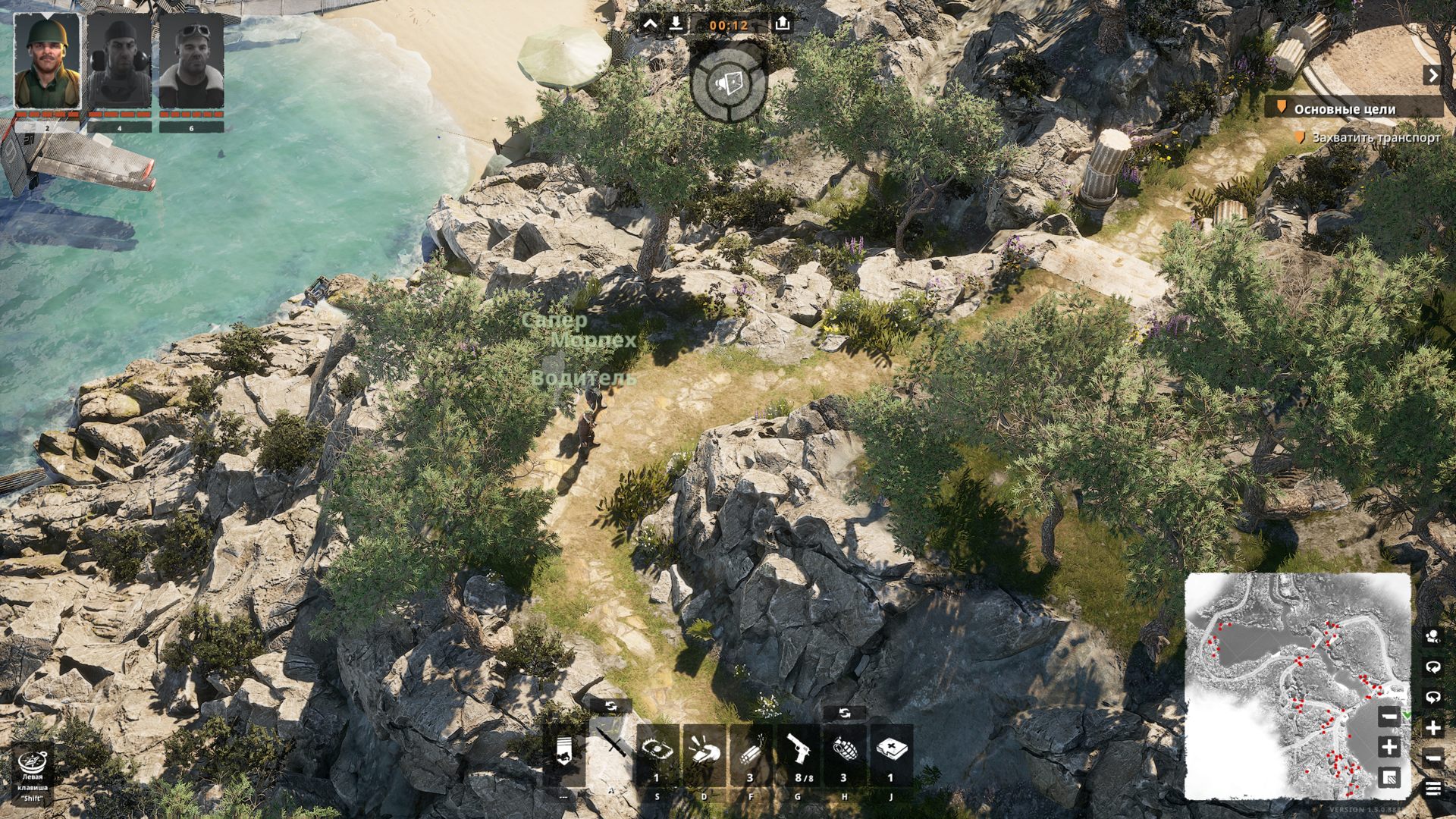Select the bear trap item

[x=657, y=753]
